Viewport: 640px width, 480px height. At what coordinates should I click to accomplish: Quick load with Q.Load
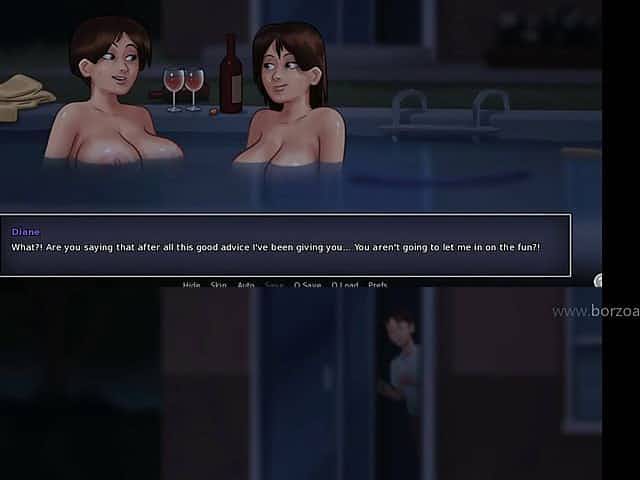click(x=343, y=285)
